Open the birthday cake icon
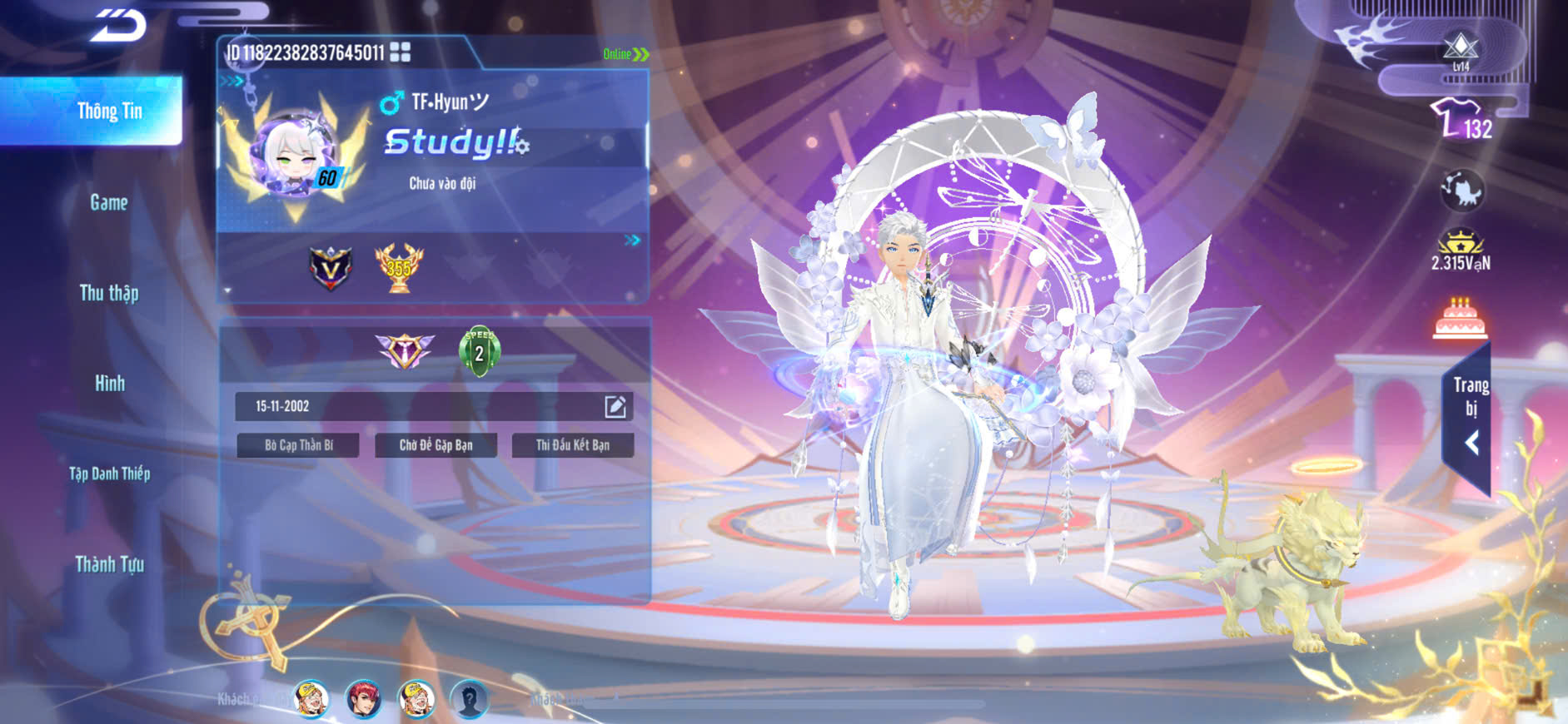 tap(1459, 319)
